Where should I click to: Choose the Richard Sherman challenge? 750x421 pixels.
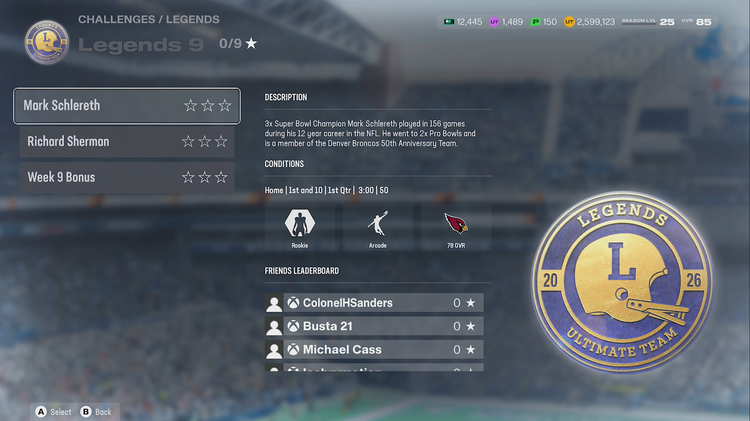(x=126, y=141)
